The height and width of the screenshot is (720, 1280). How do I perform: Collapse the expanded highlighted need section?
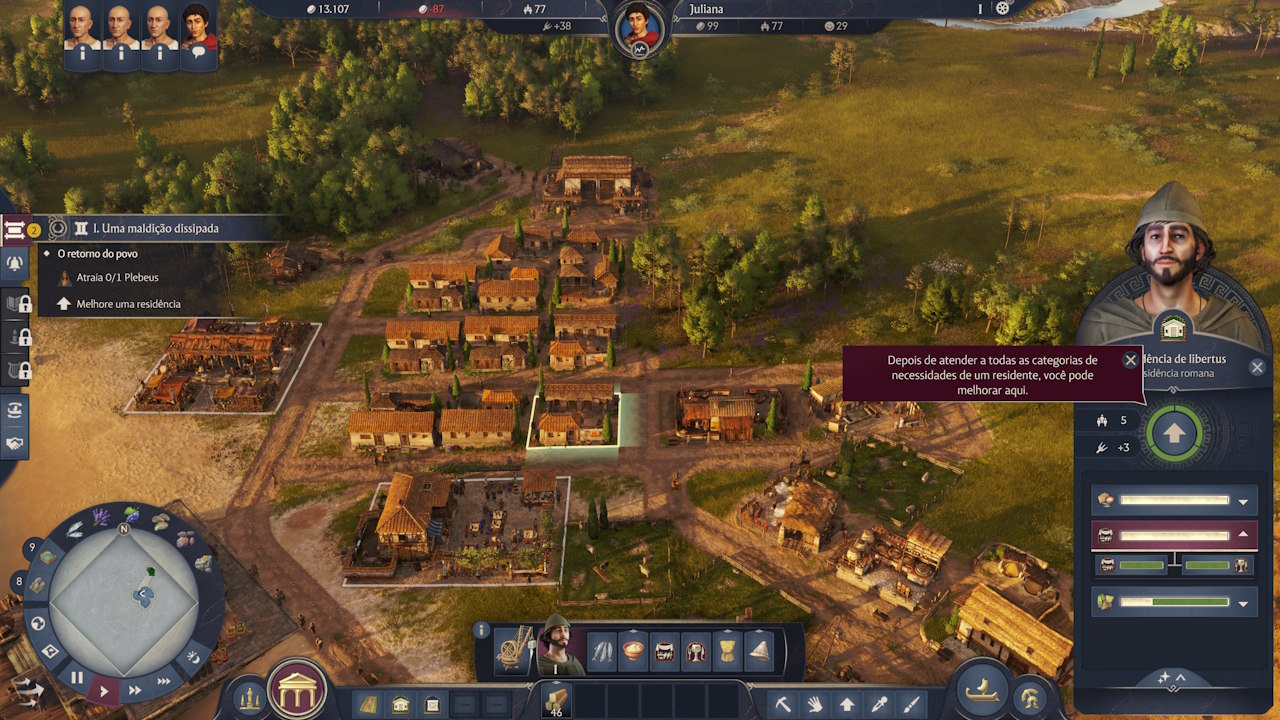tap(1243, 534)
